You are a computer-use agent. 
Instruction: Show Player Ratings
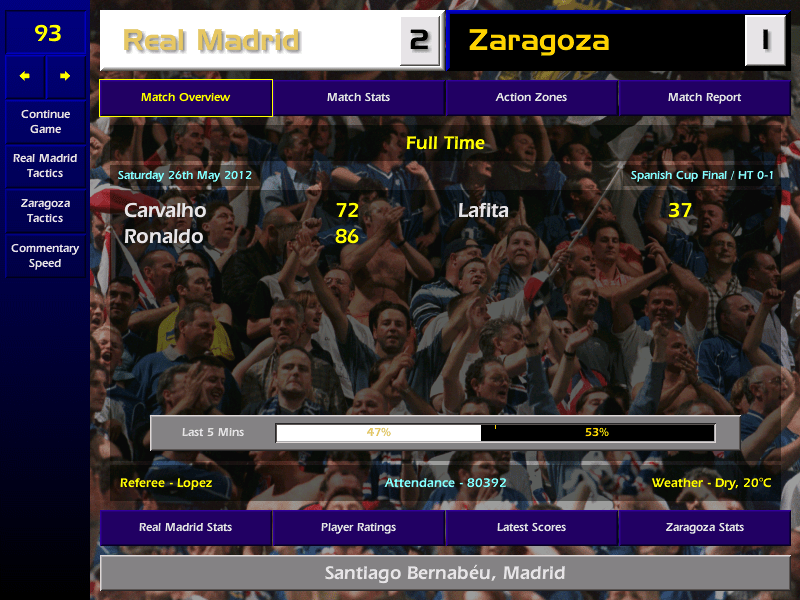[x=358, y=528]
